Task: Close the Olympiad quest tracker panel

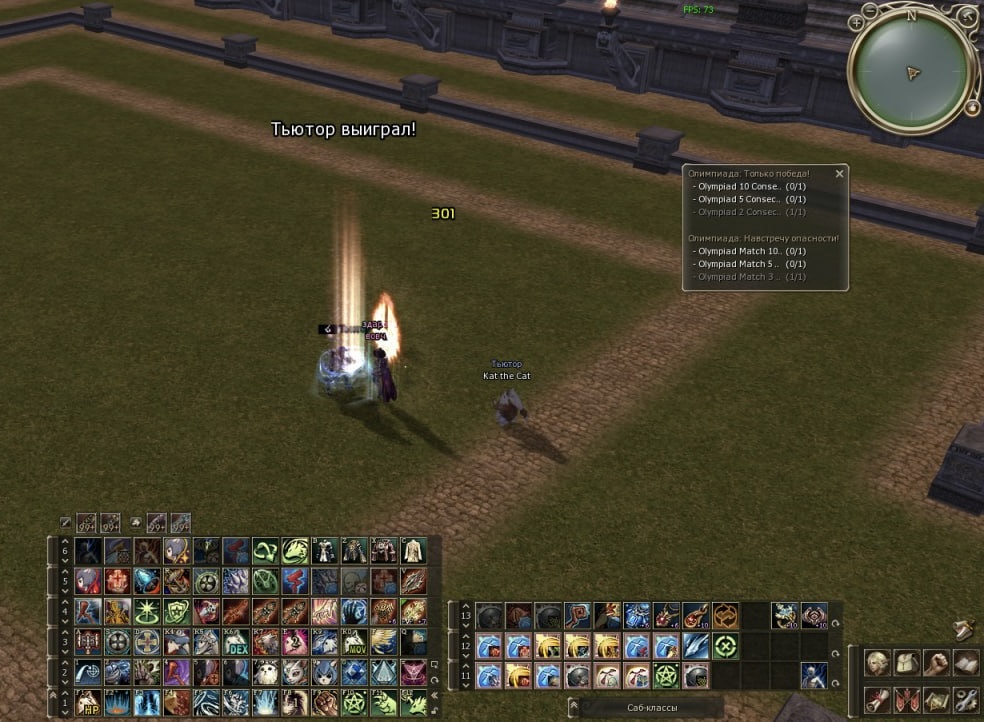Action: click(x=839, y=174)
